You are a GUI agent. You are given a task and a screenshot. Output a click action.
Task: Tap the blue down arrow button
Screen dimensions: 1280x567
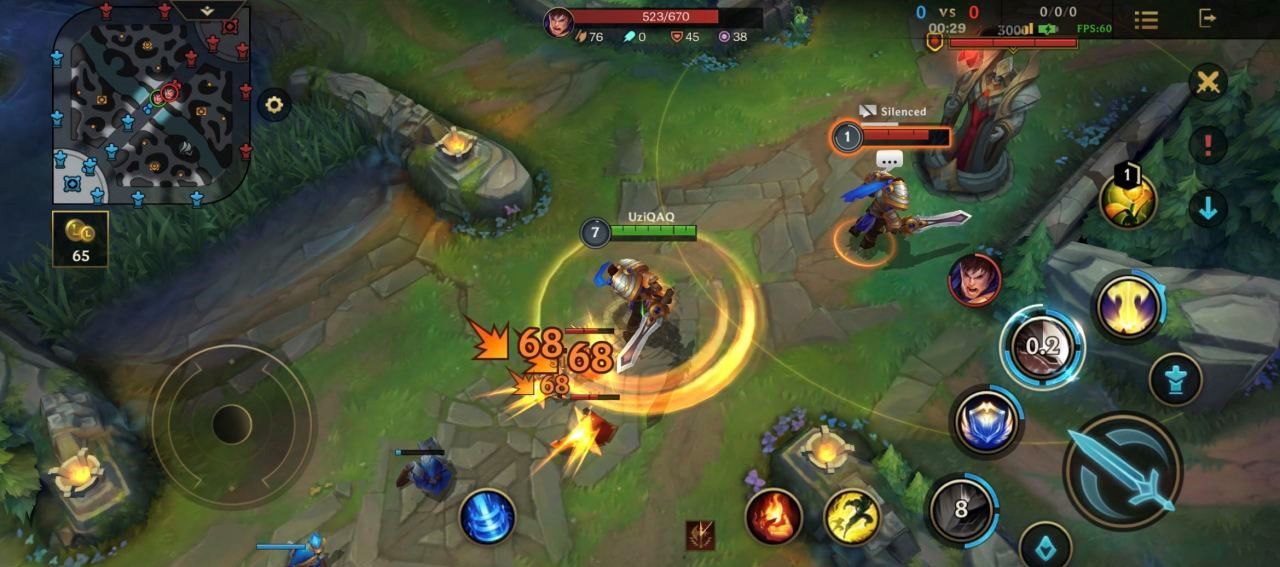[1208, 208]
